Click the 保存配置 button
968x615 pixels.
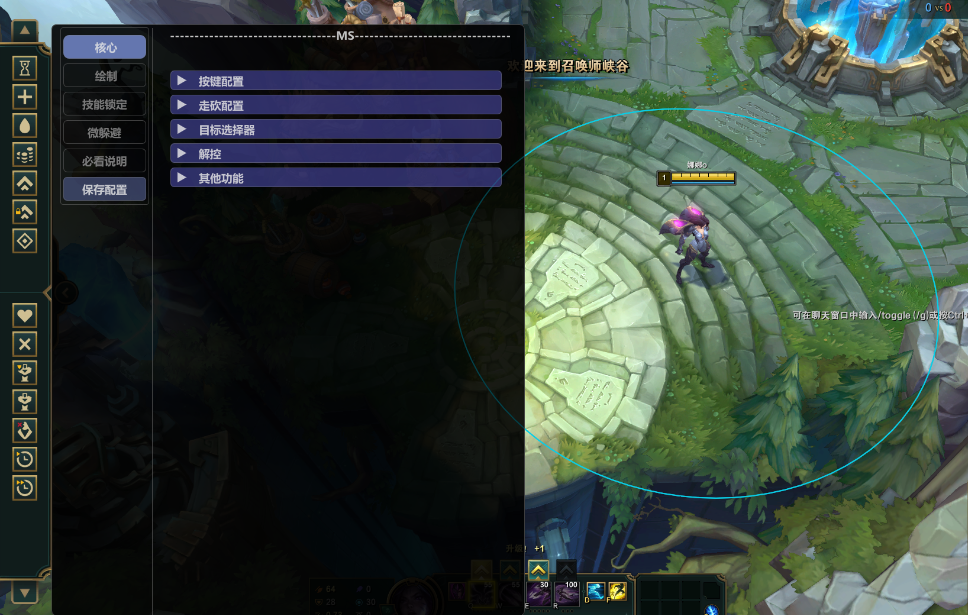click(x=104, y=190)
